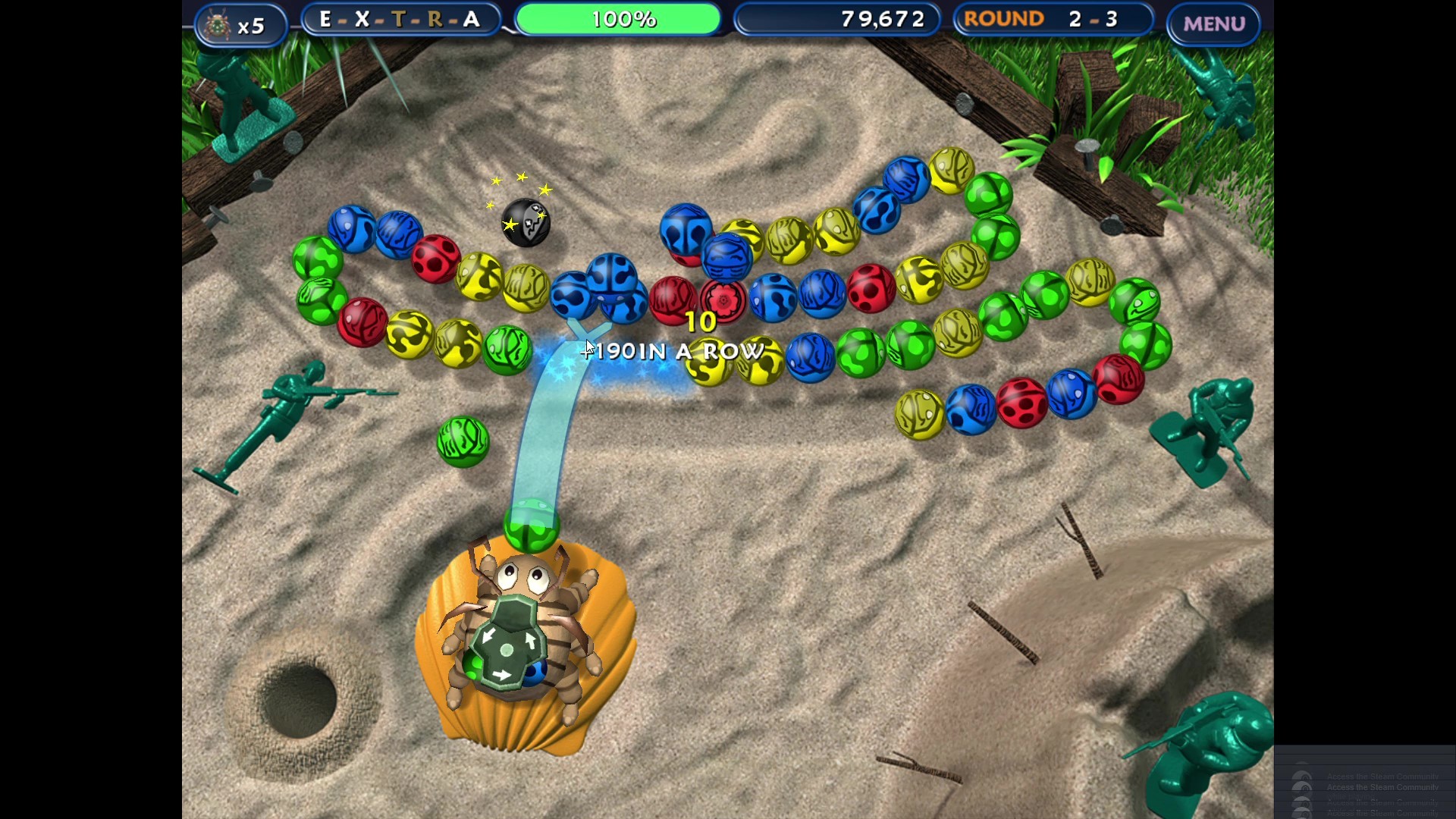Viewport: 1456px width, 819px height.
Task: Click the Access the Steam Community notification
Action: coord(1382,787)
